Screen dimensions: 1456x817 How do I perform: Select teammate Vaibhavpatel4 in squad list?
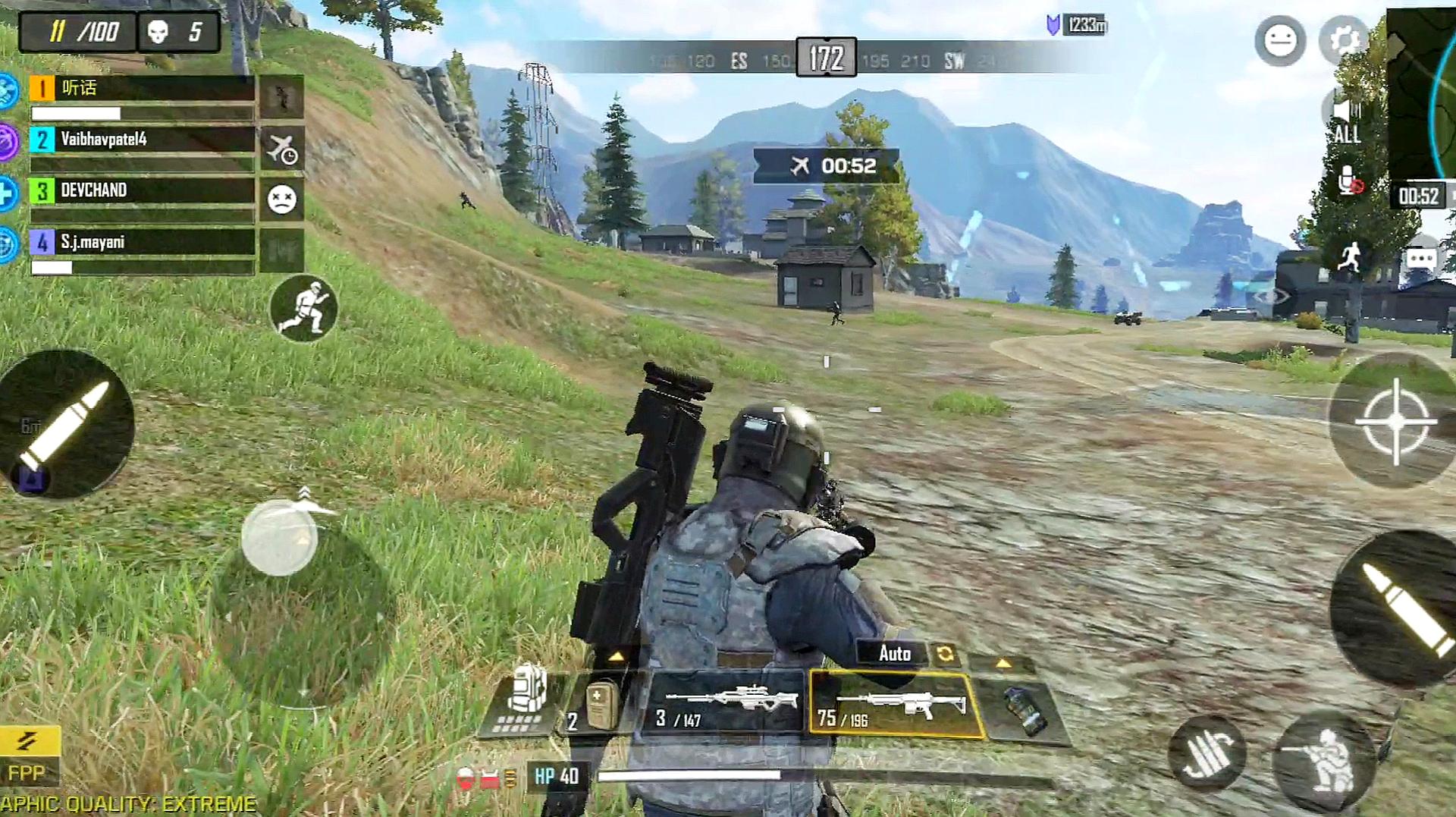142,140
